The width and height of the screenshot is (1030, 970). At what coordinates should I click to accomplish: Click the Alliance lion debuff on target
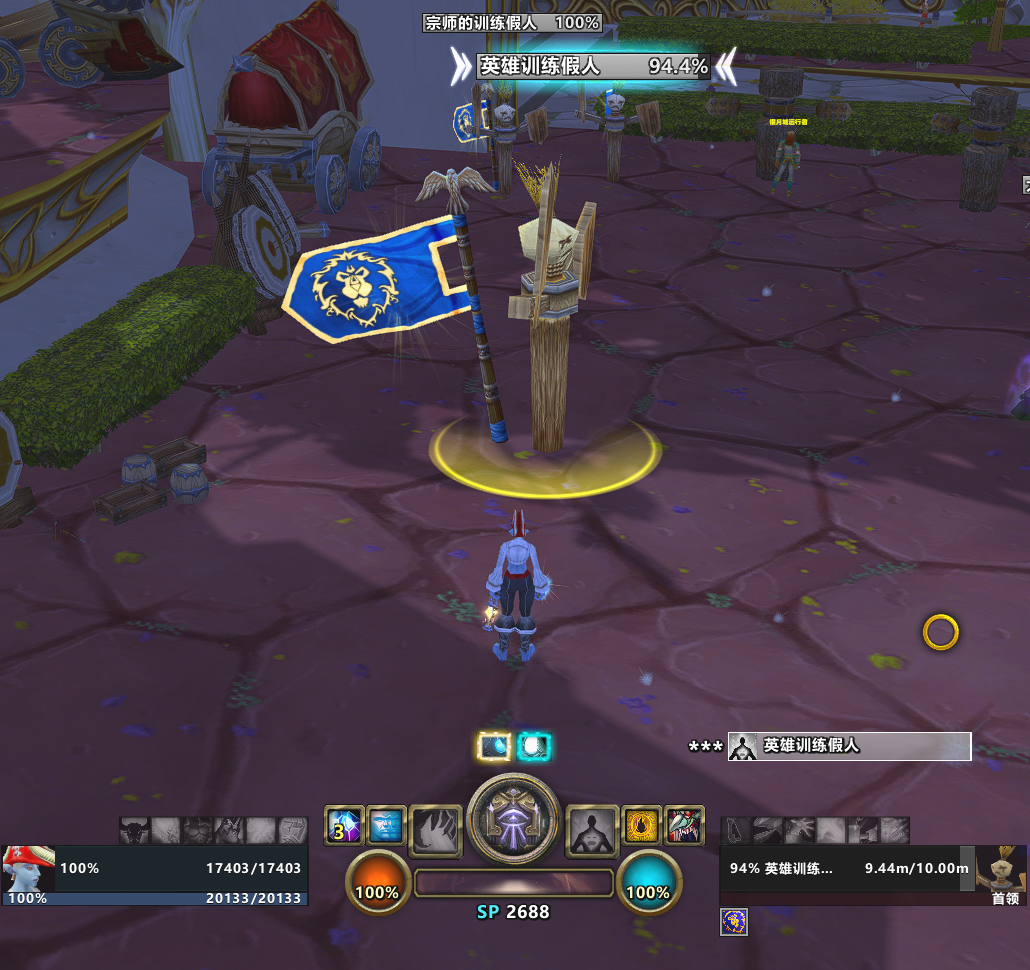click(734, 922)
